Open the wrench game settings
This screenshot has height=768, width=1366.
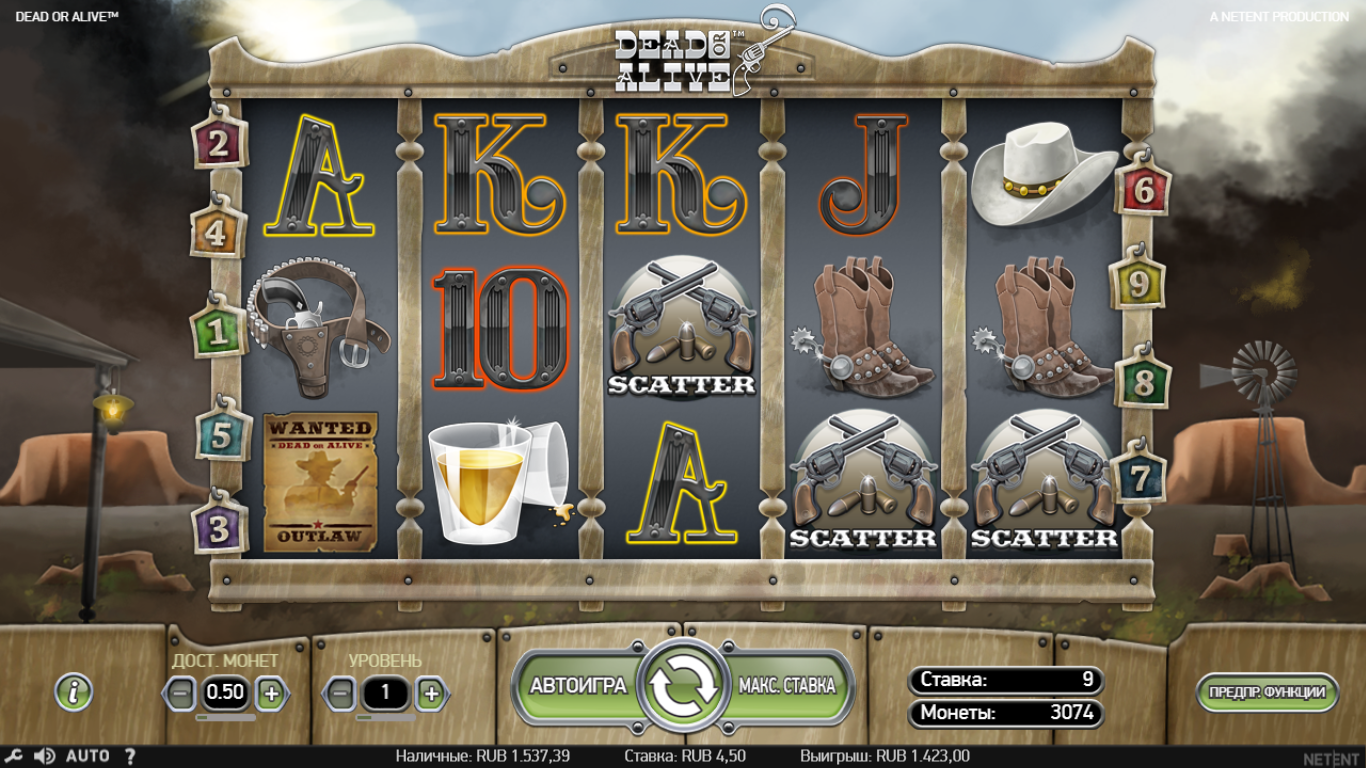tap(12, 756)
